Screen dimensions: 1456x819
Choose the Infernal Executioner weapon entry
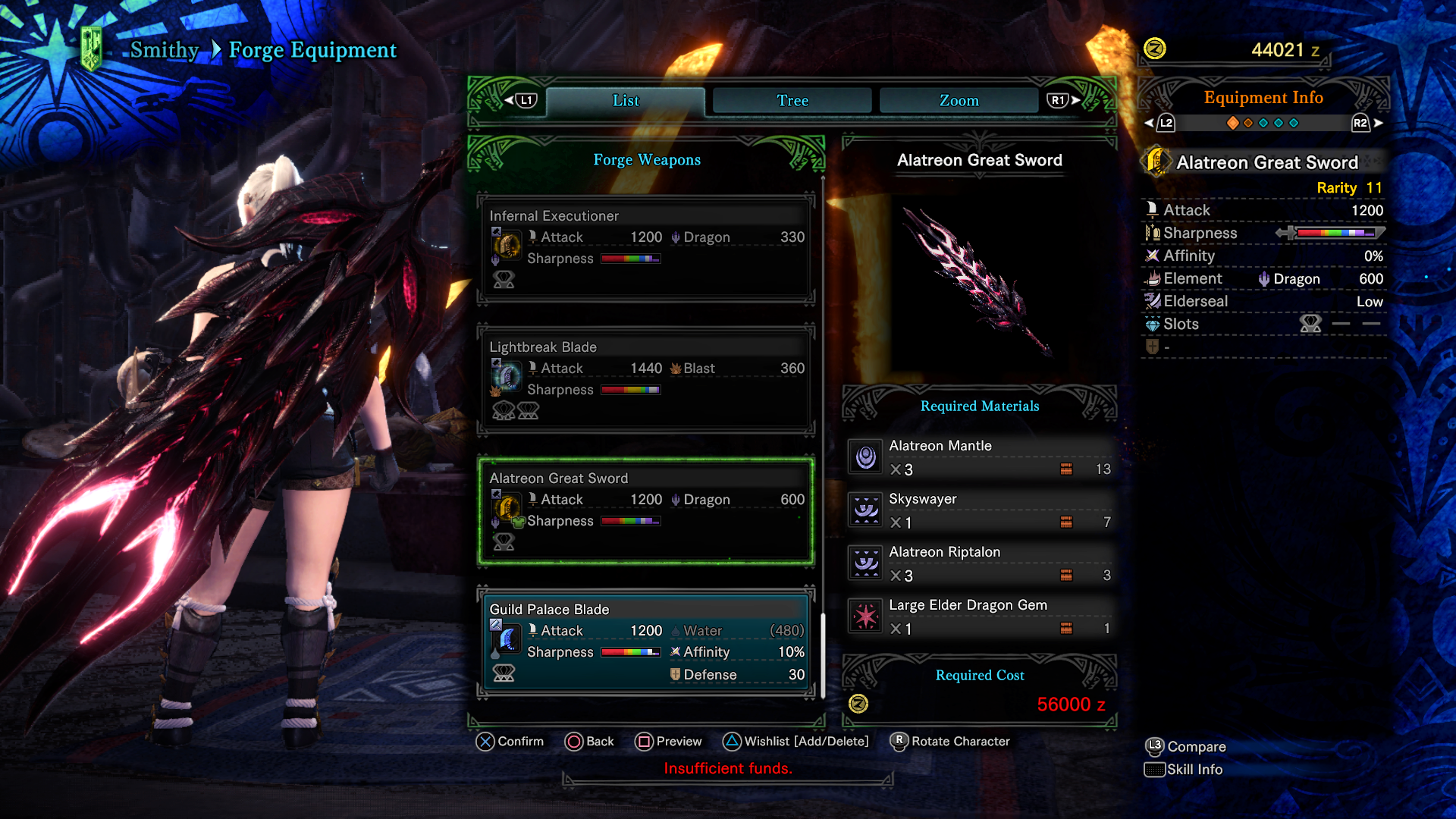[646, 248]
